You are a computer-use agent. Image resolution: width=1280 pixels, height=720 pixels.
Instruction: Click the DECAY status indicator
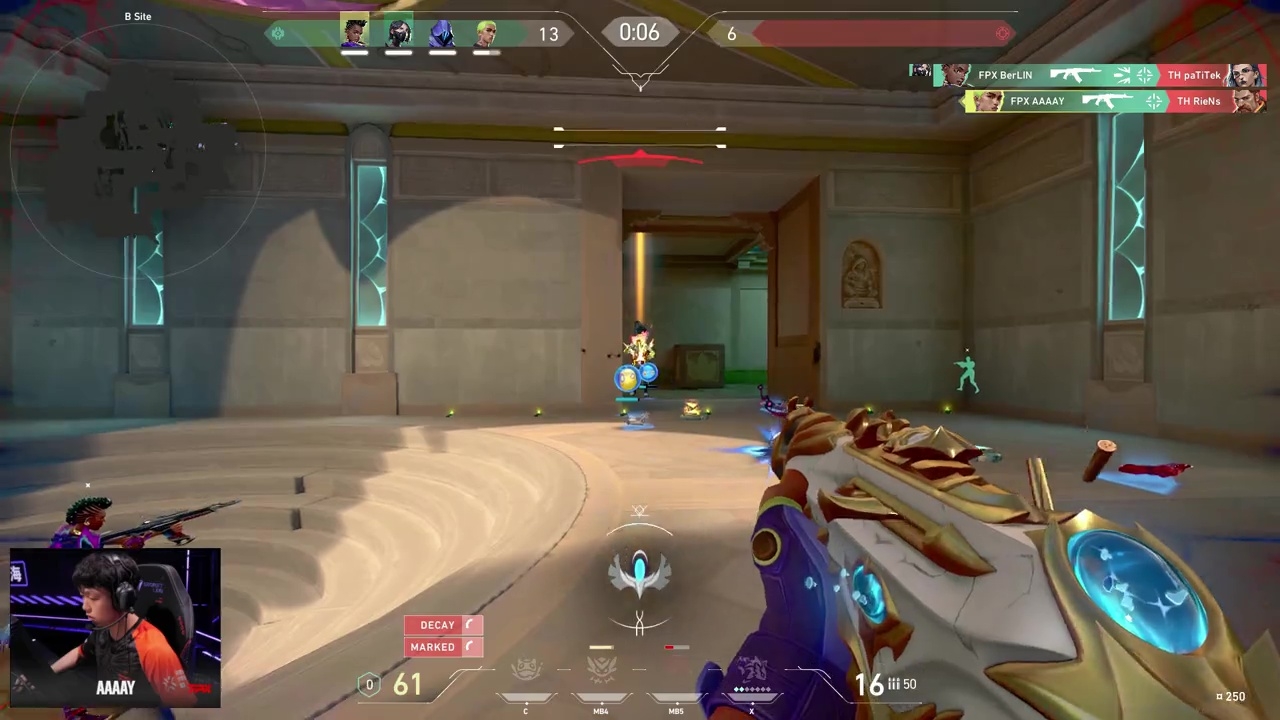click(x=443, y=625)
